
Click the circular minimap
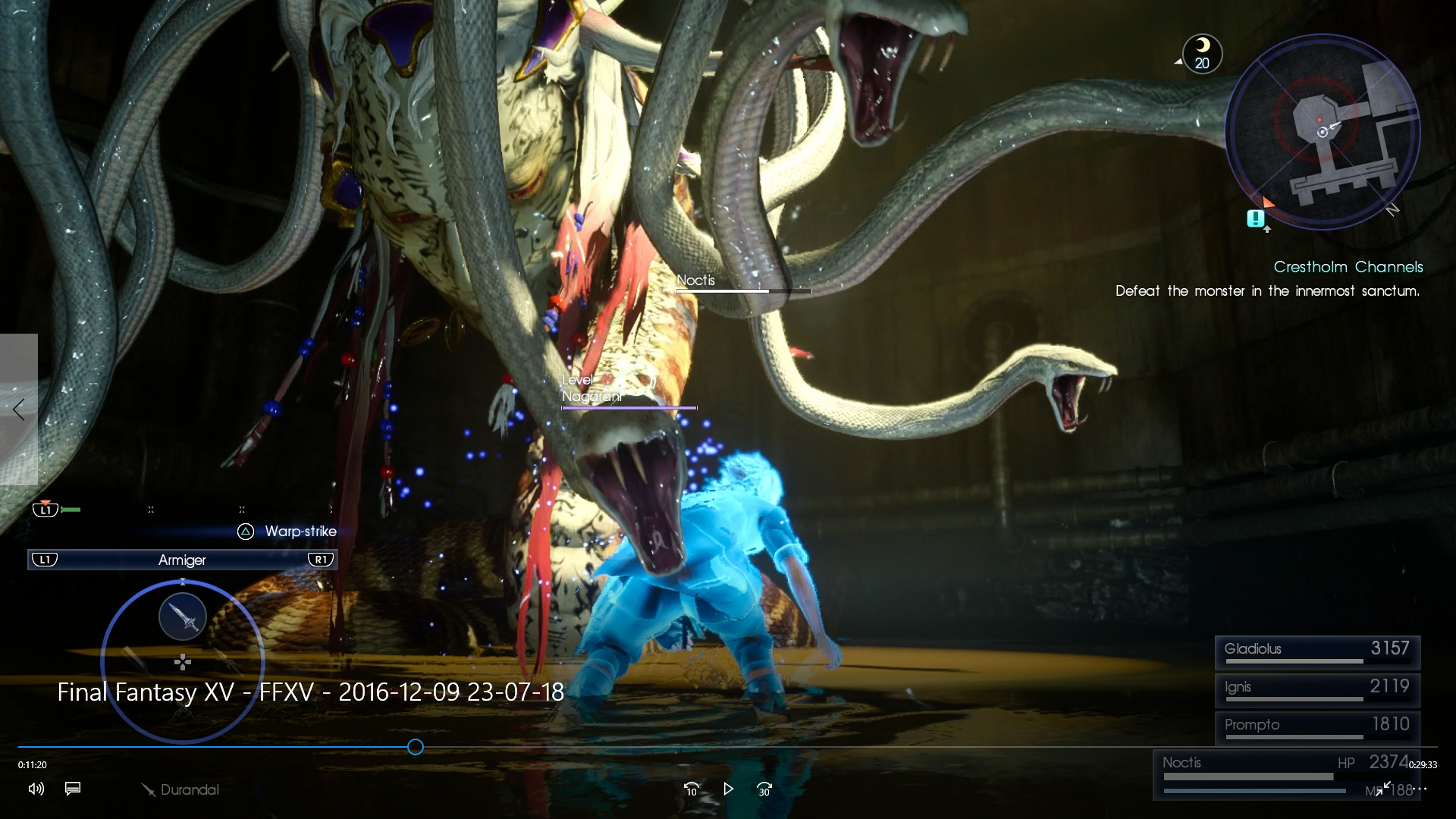1323,132
